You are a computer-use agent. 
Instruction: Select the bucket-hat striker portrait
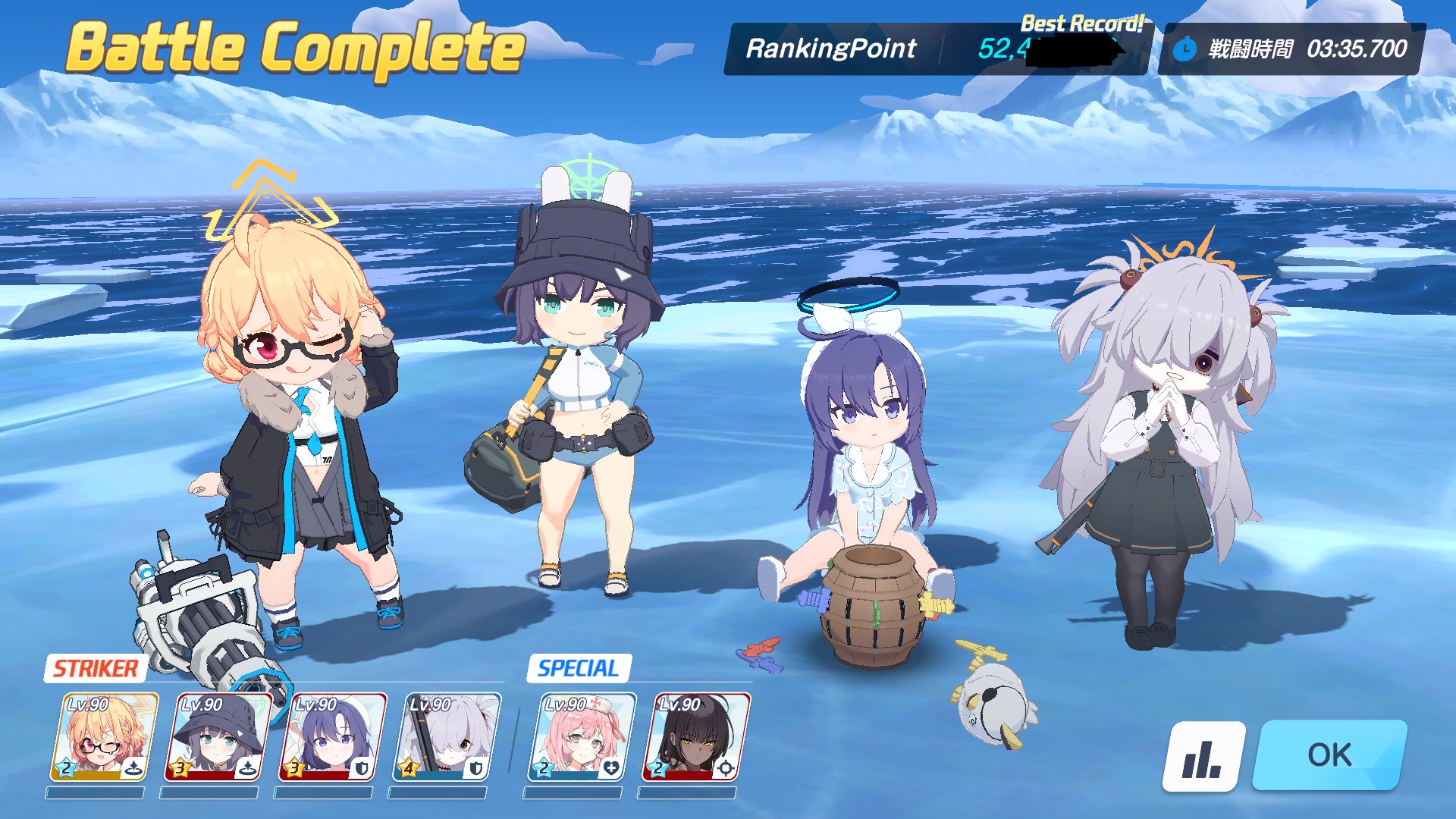[x=218, y=737]
